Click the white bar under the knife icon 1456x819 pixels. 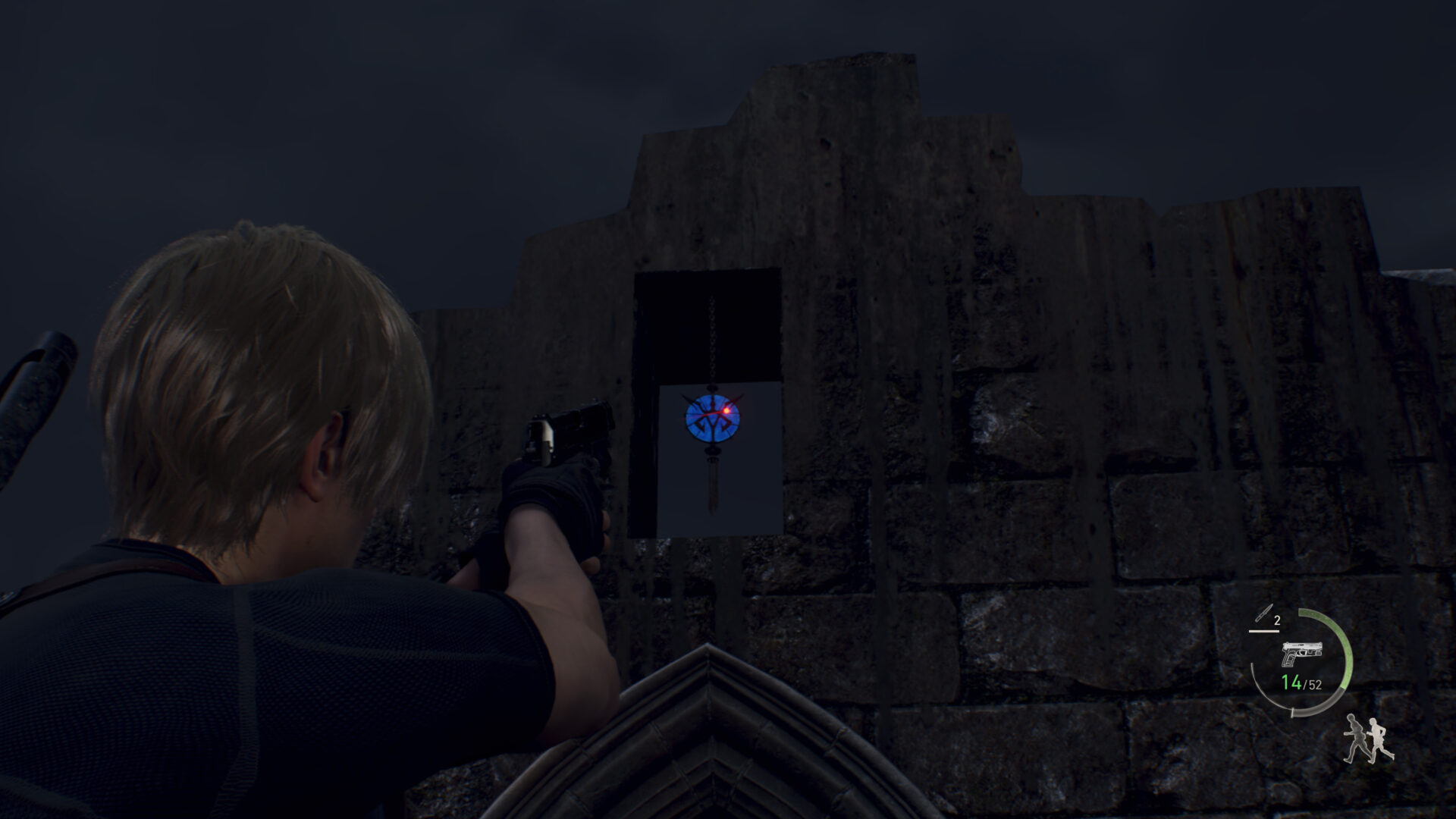coord(1265,632)
